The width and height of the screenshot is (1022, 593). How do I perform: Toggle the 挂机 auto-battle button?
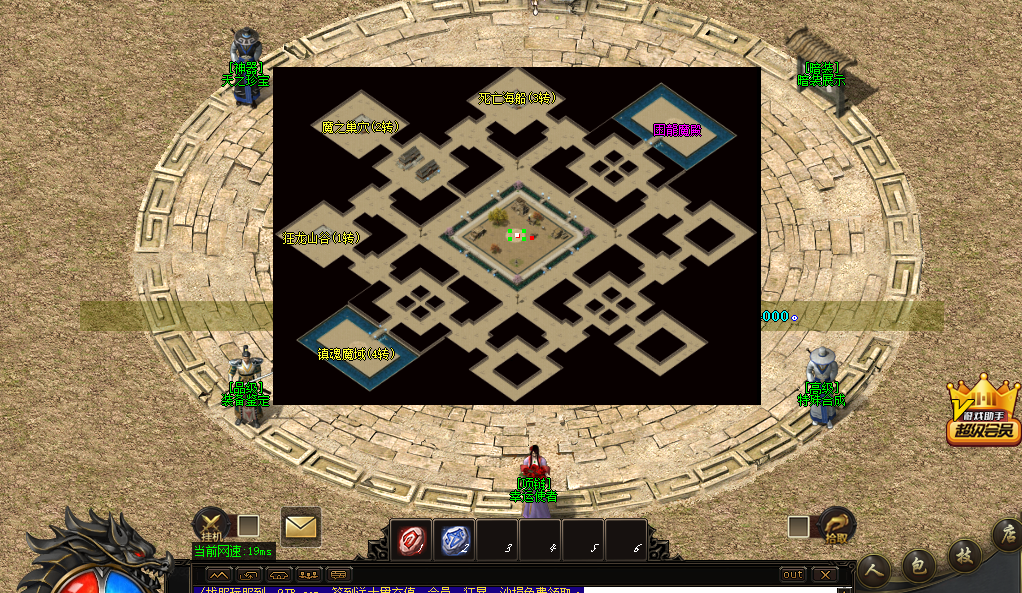(x=211, y=524)
